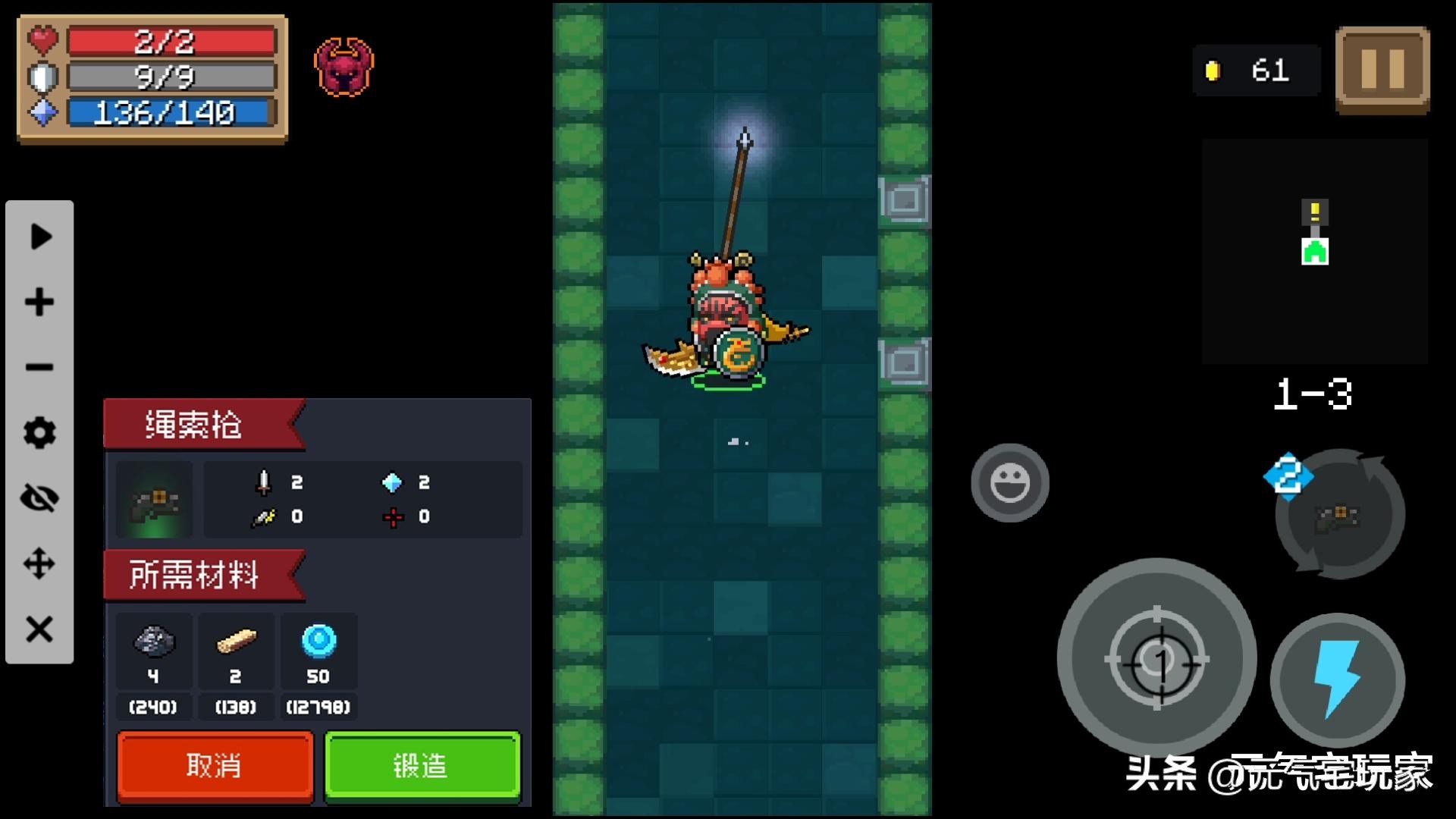The image size is (1456, 819).
Task: Click the plus button in side toolbar
Action: pos(39,302)
